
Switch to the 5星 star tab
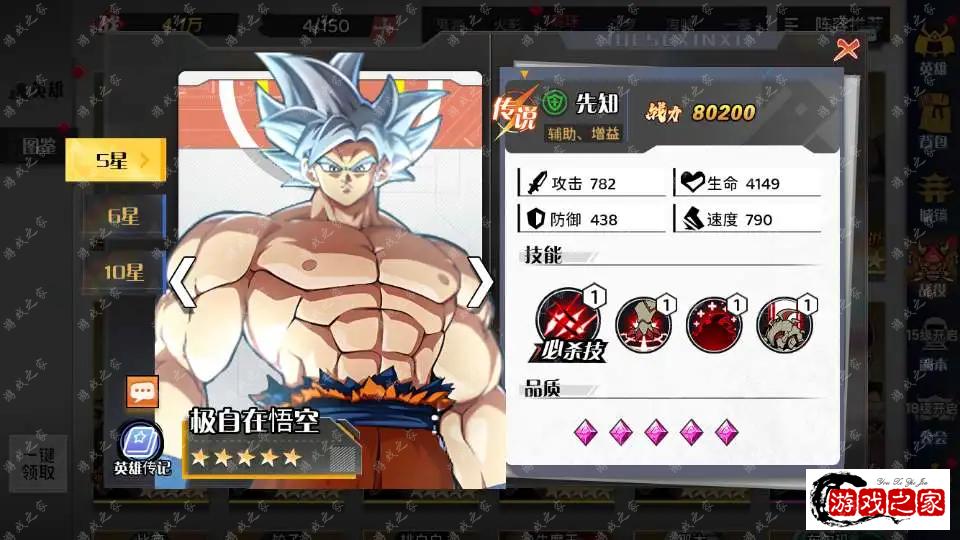point(115,160)
